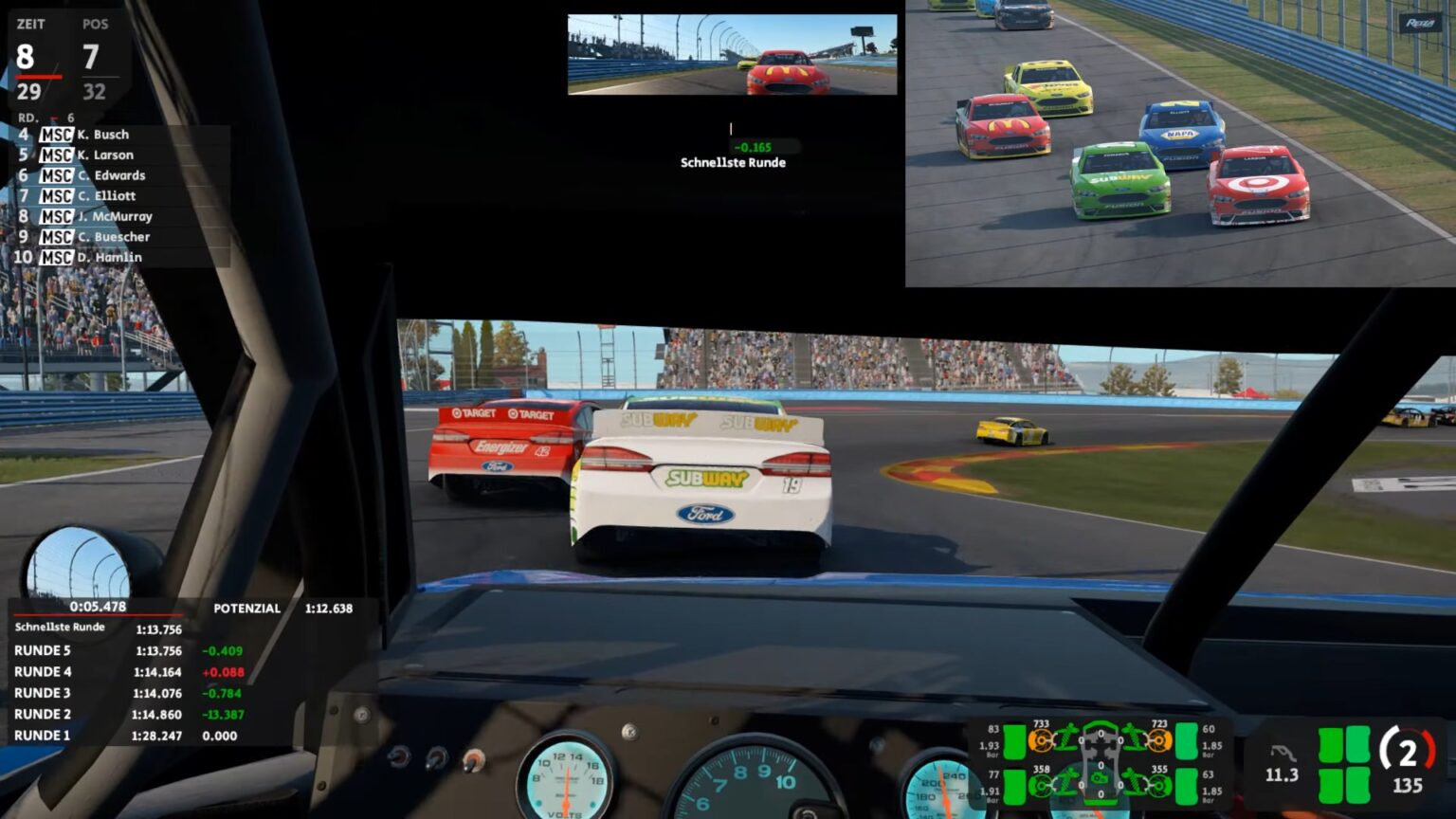The height and width of the screenshot is (819, 1456).
Task: Select the car chassis diagram in the telemetry panel
Action: 1101,758
